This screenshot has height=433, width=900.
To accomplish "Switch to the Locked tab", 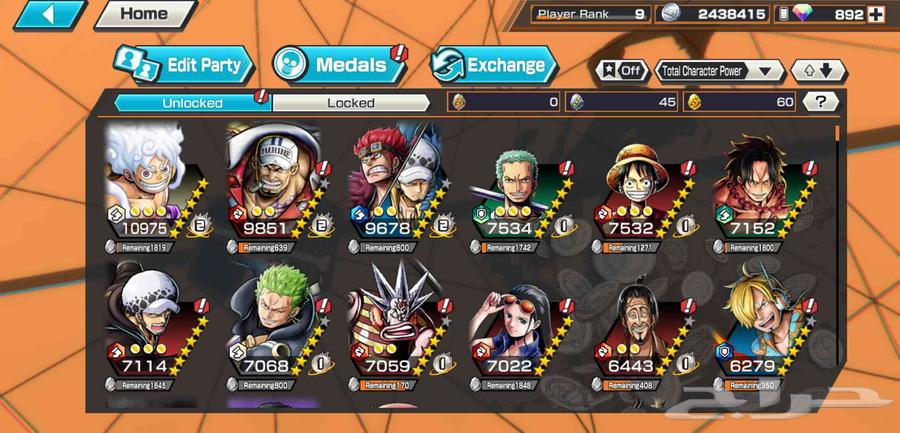I will tap(350, 102).
